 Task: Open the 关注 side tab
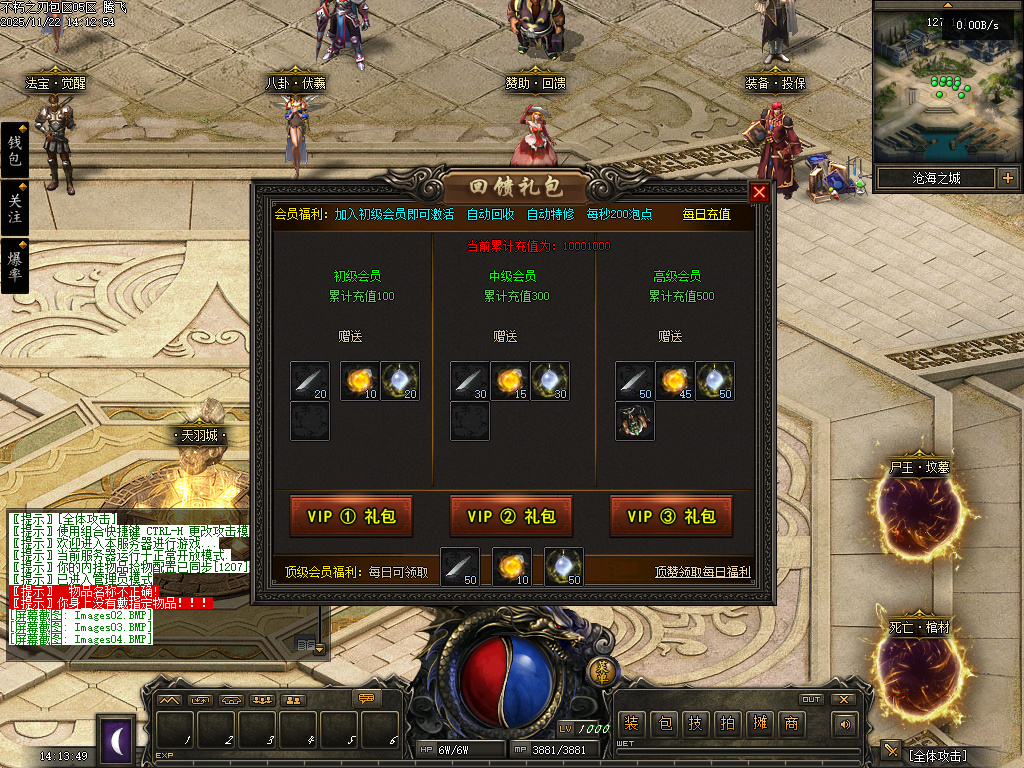tap(15, 208)
